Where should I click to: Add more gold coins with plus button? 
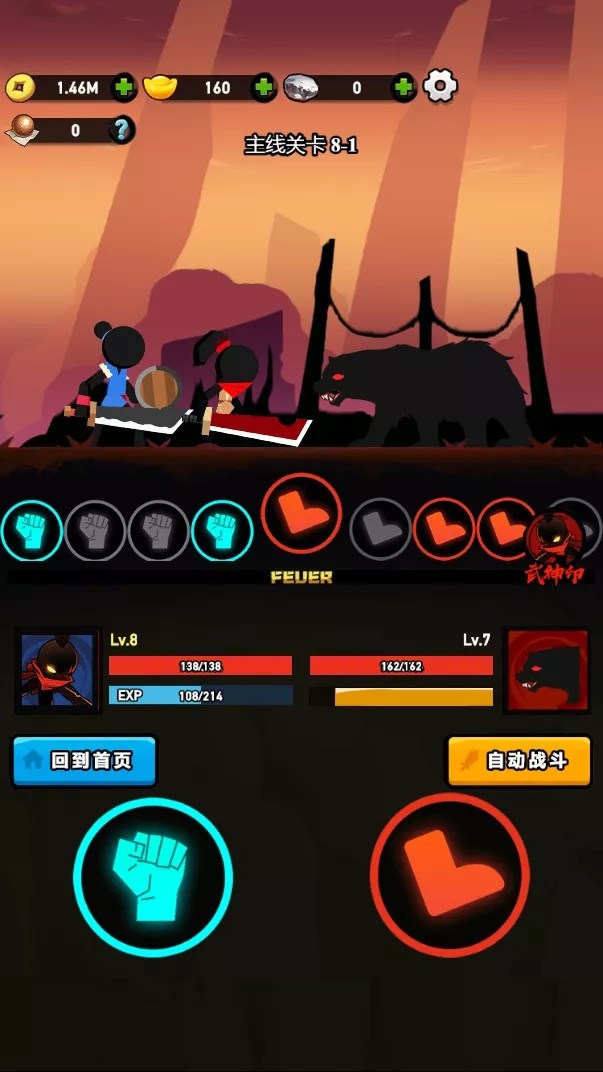(123, 87)
